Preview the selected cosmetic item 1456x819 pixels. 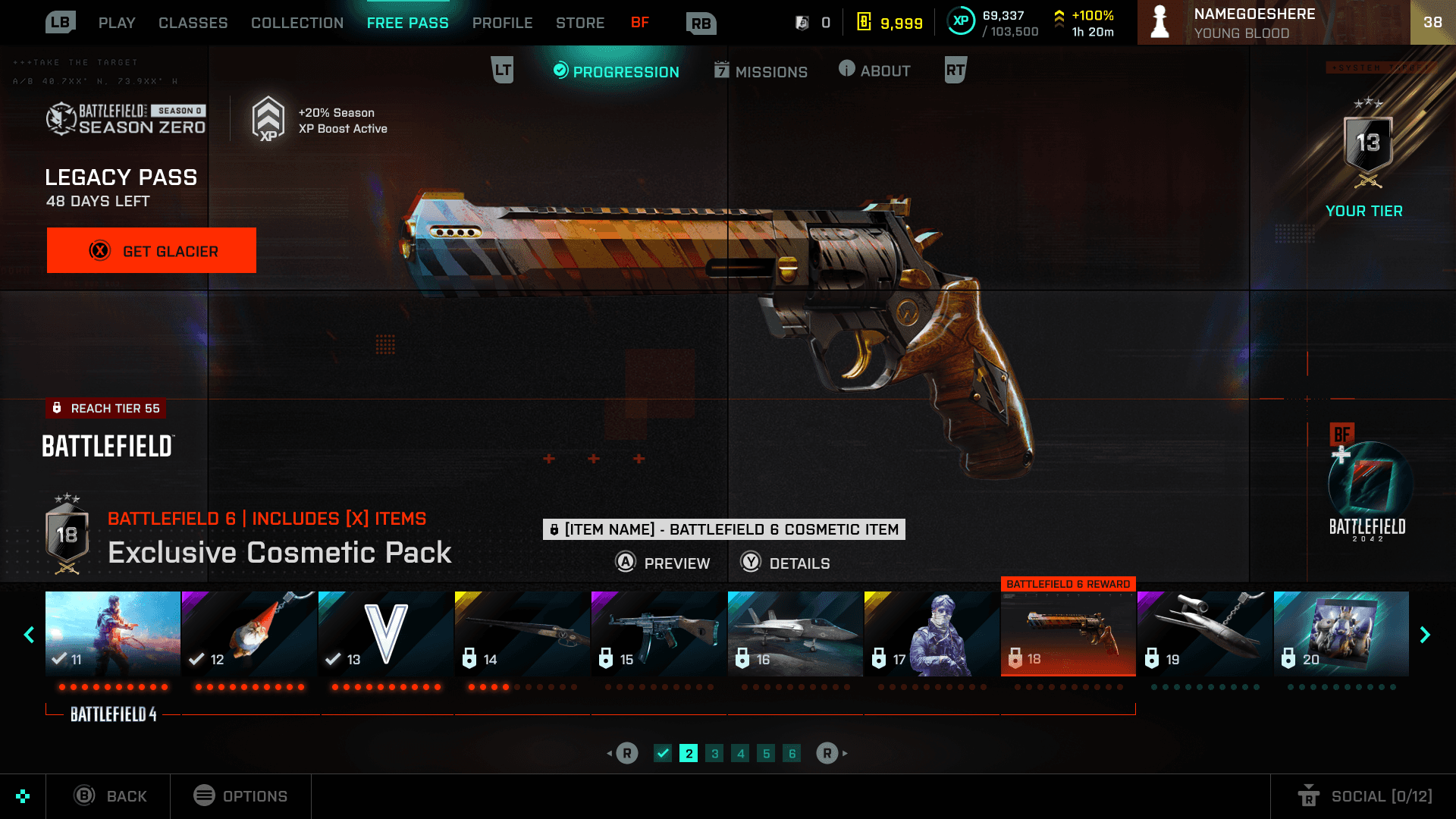click(663, 563)
